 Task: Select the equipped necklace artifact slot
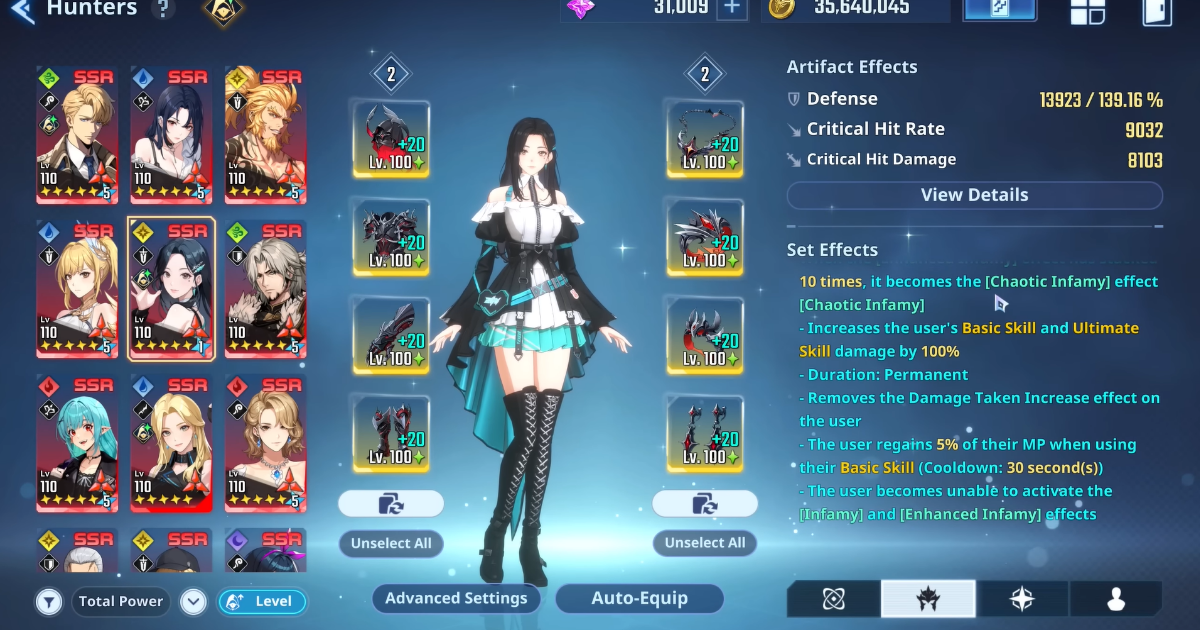click(x=705, y=139)
